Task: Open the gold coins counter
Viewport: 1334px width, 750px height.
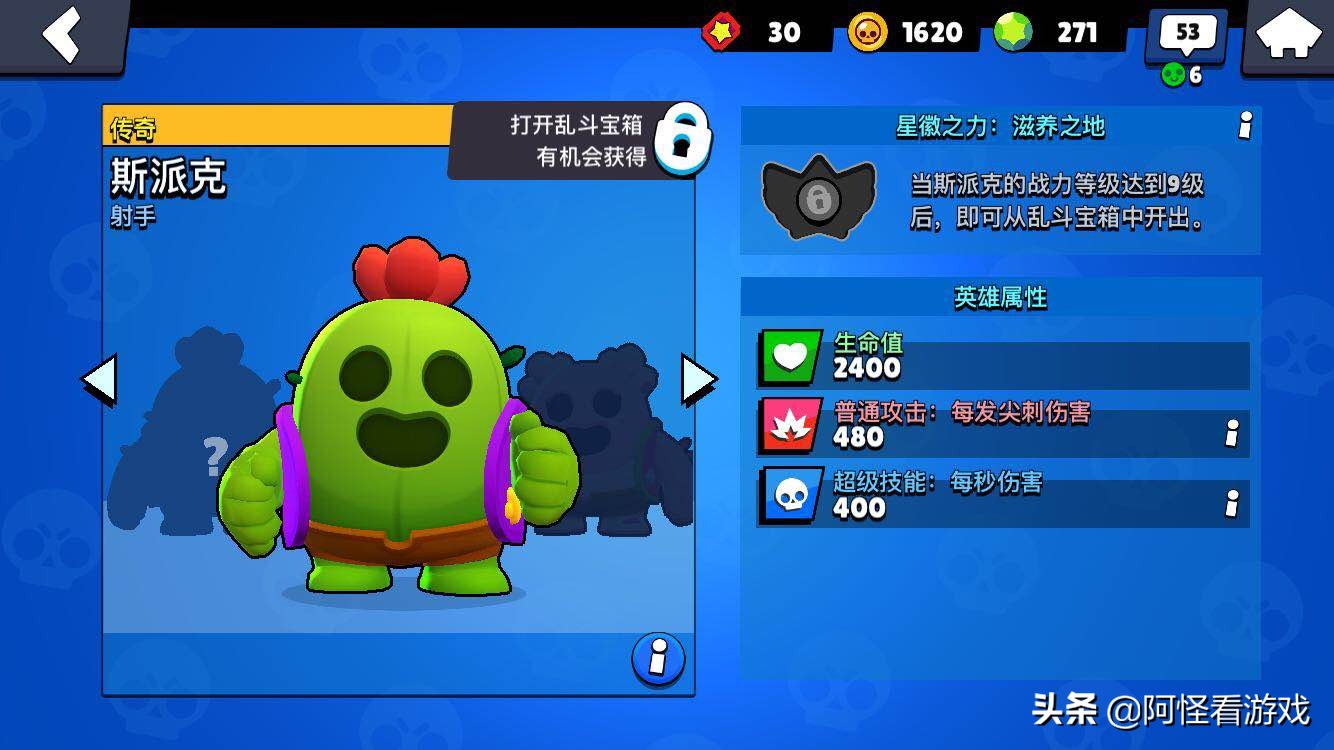Action: pos(906,33)
